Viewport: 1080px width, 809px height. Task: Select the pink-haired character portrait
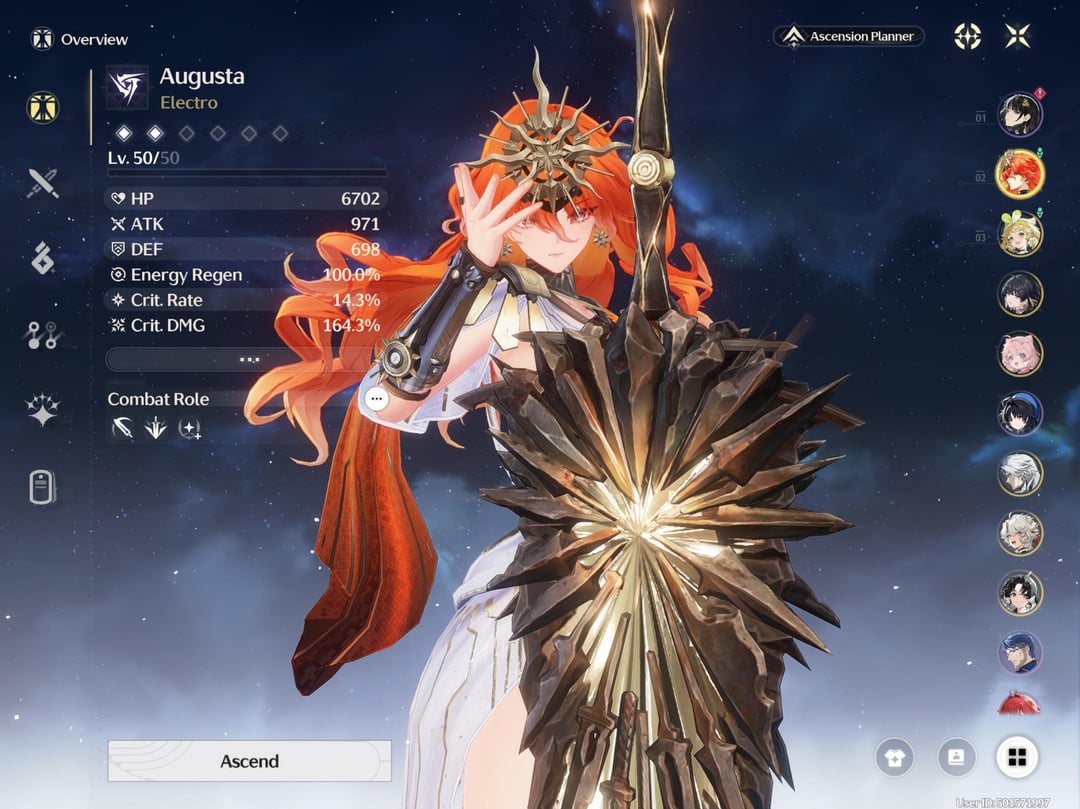click(x=1020, y=354)
